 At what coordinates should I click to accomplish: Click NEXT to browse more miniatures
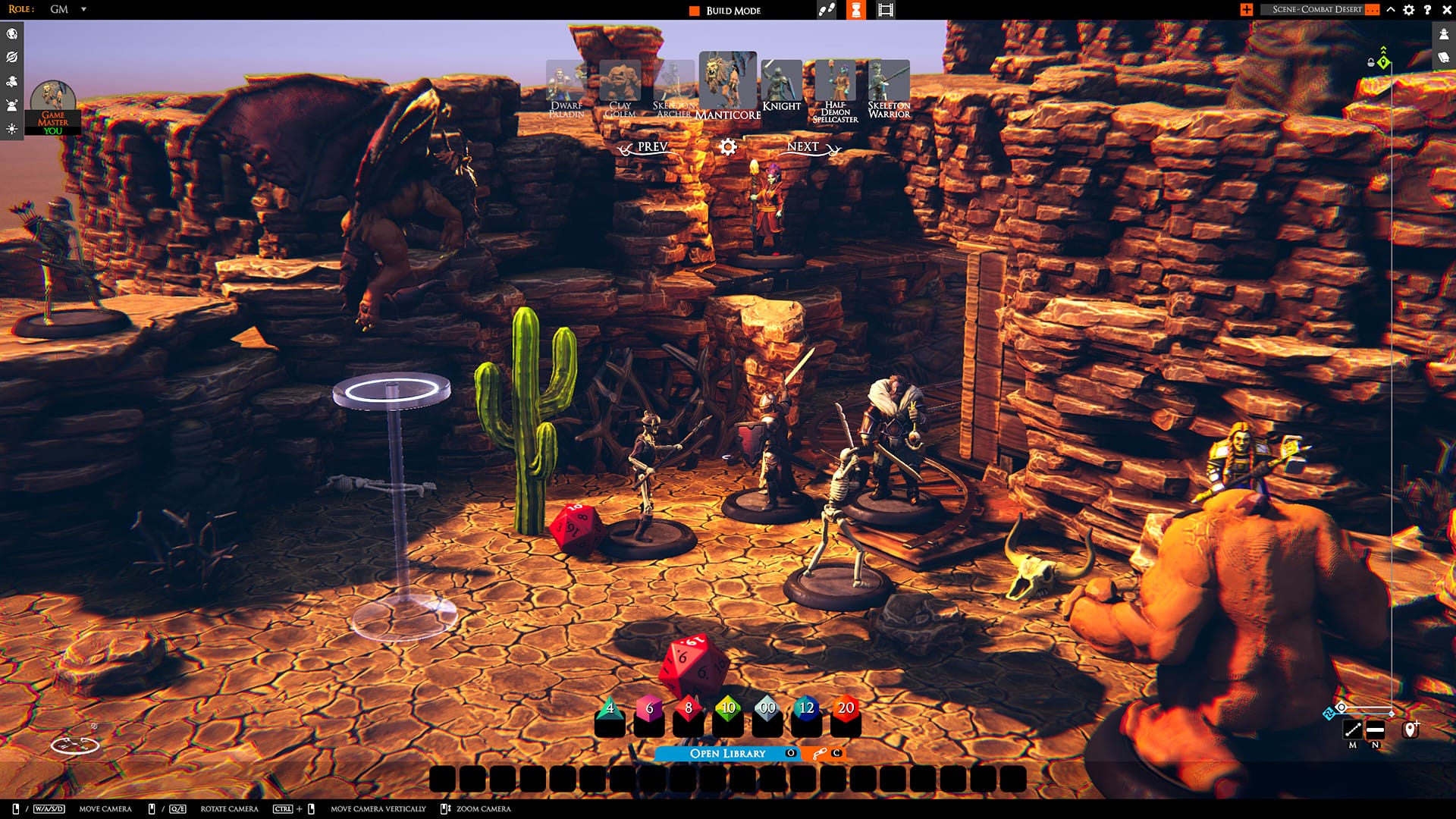[803, 148]
